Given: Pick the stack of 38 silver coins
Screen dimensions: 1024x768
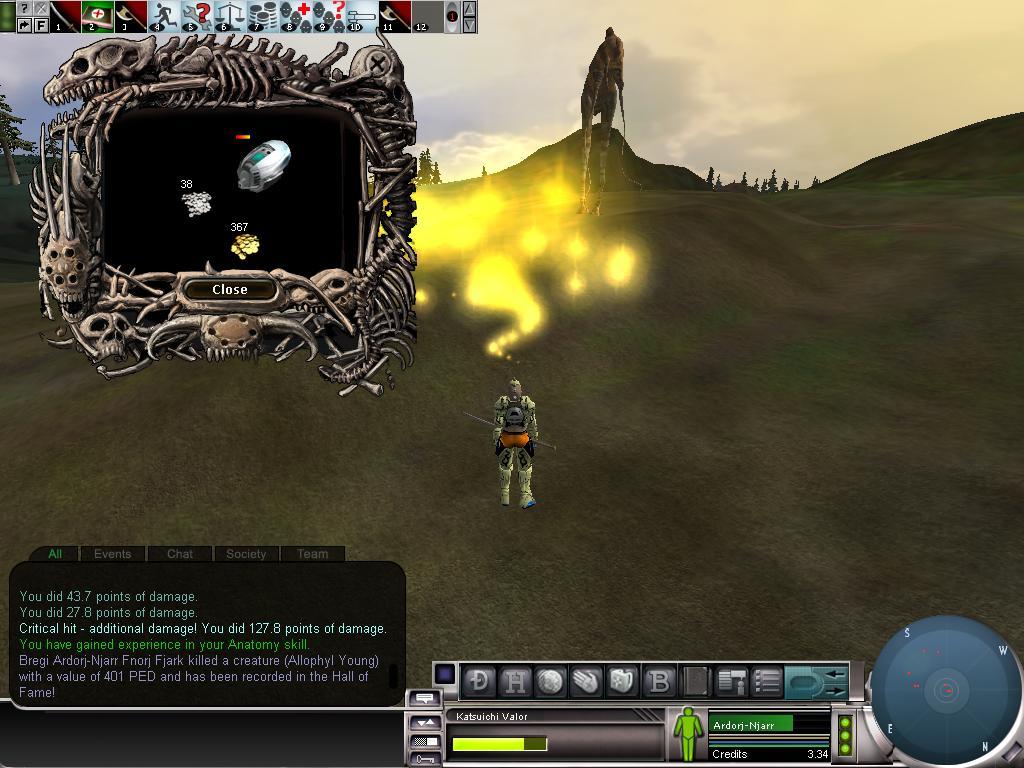Looking at the screenshot, I should 197,203.
